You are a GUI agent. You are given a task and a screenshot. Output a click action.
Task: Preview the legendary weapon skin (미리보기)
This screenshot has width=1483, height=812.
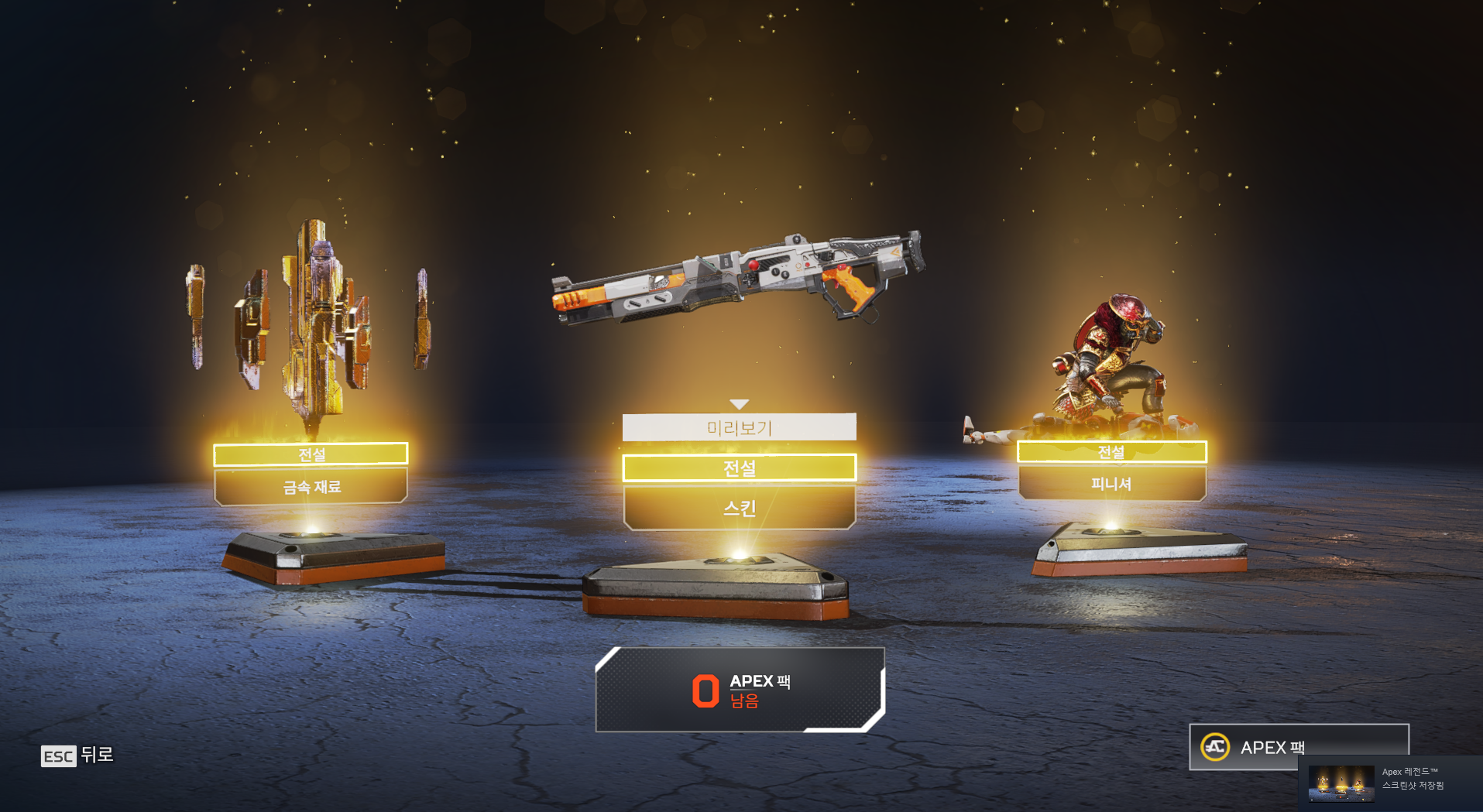739,427
